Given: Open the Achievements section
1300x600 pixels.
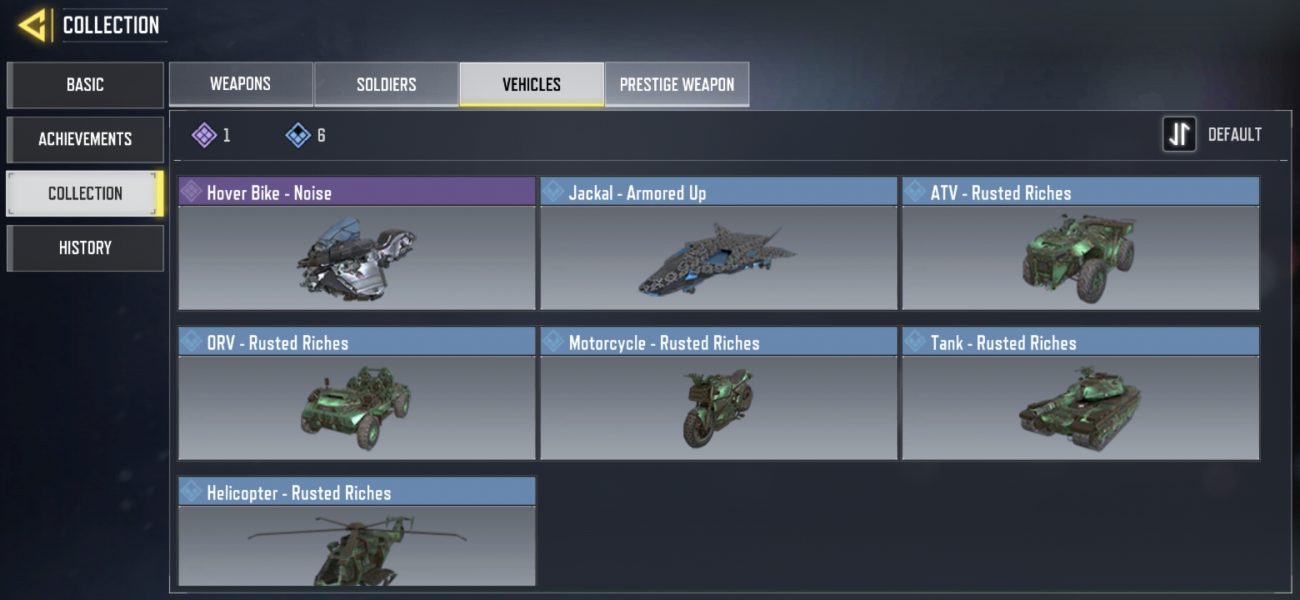Looking at the screenshot, I should (x=85, y=139).
